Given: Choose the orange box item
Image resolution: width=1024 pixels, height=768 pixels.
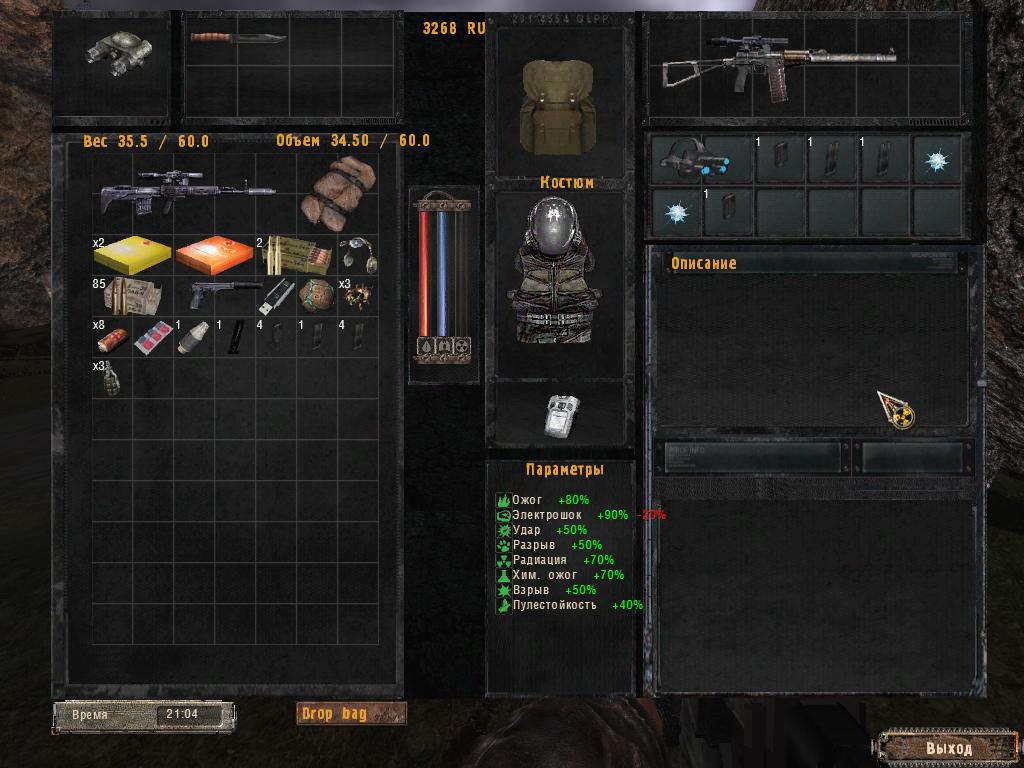Looking at the screenshot, I should tap(213, 255).
